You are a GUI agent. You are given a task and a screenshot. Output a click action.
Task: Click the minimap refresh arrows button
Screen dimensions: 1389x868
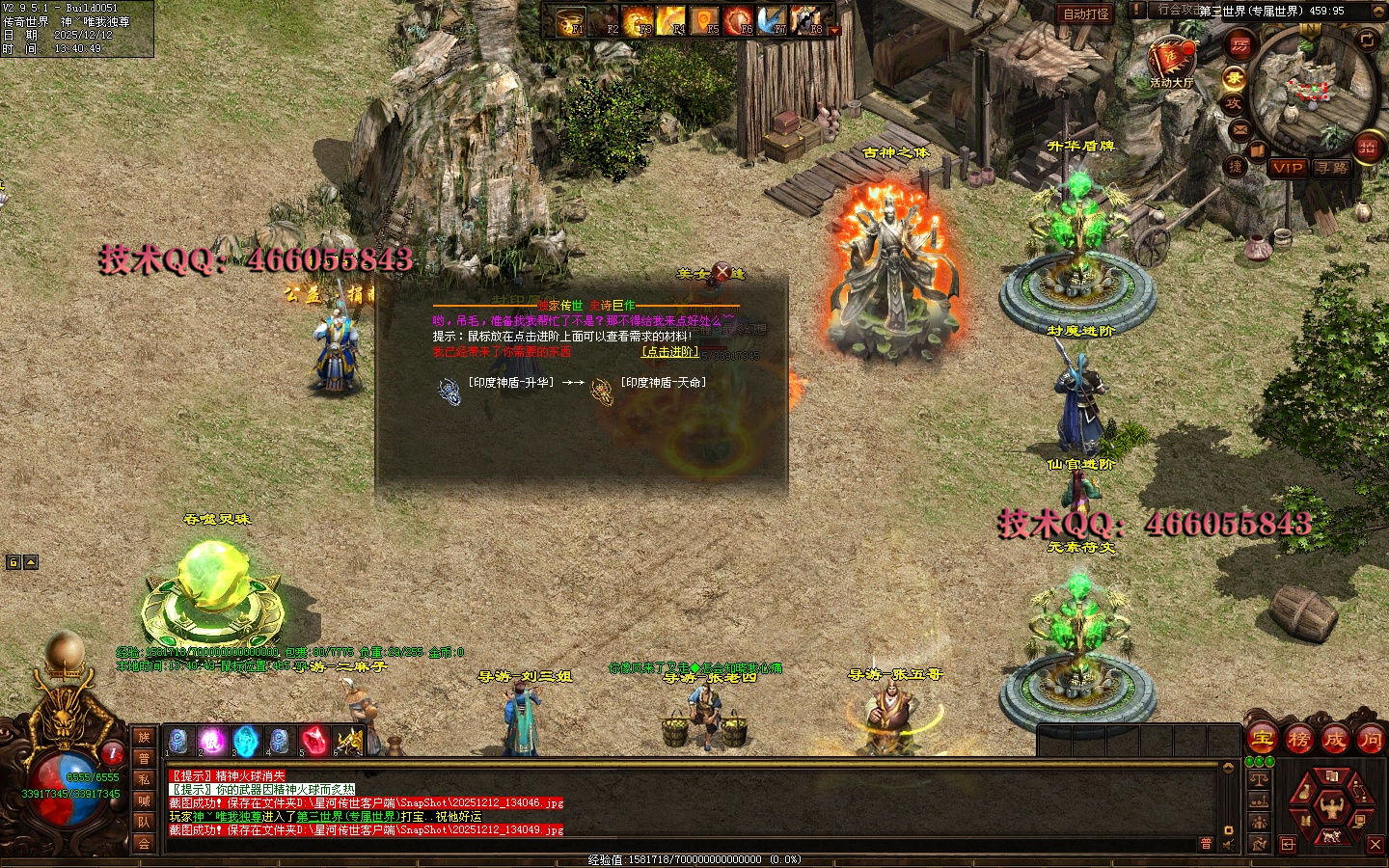pyautogui.click(x=1368, y=40)
